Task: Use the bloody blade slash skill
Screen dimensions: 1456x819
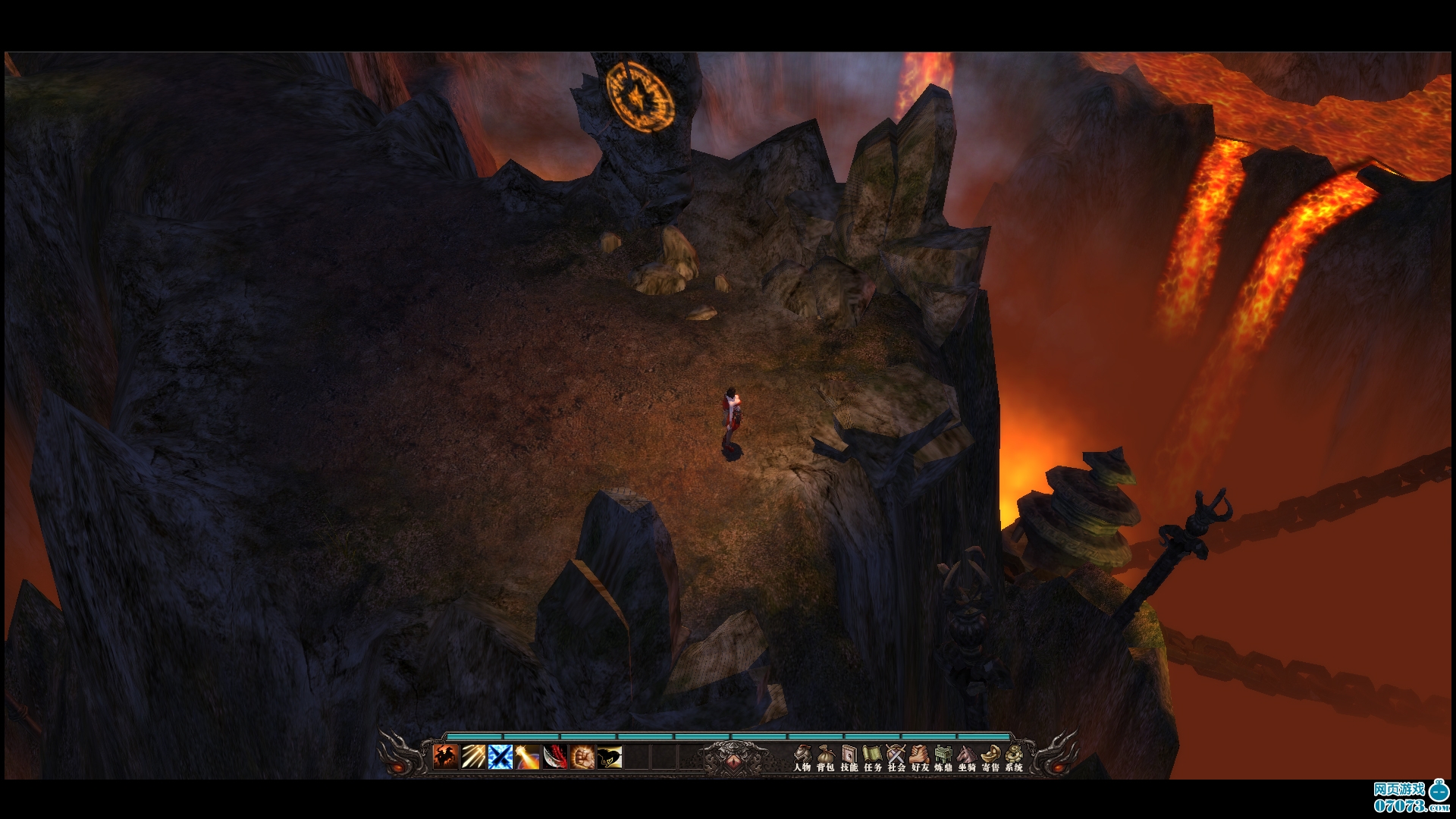Action: [x=555, y=757]
